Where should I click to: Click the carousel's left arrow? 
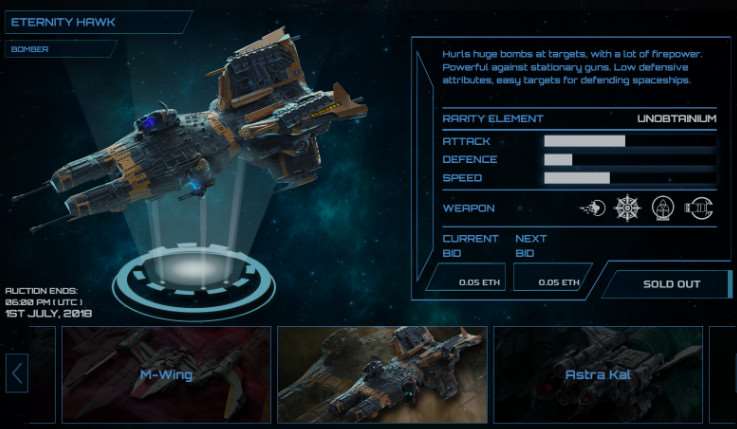coord(17,375)
